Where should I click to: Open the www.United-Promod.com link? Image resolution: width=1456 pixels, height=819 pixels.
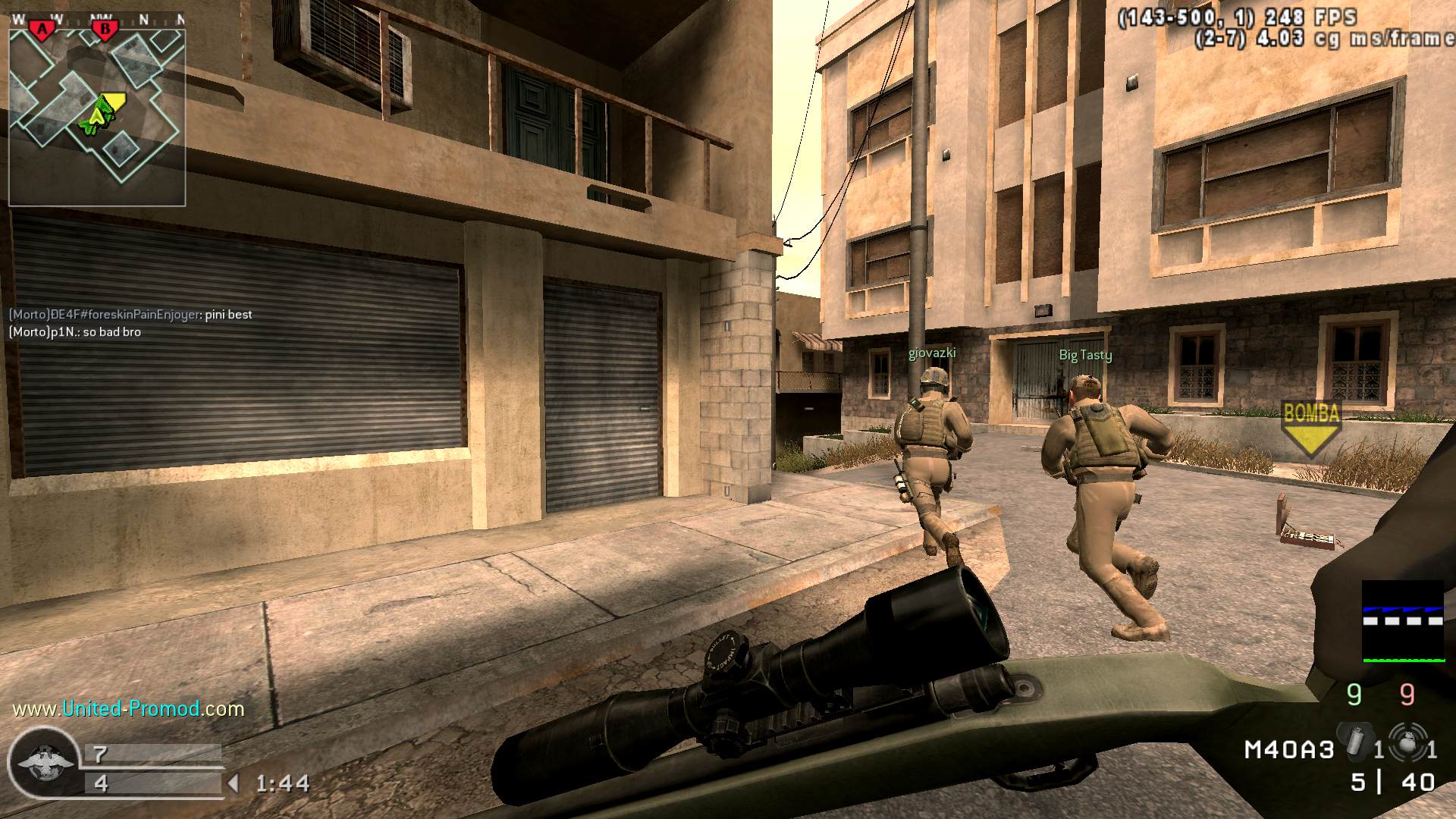coord(128,709)
